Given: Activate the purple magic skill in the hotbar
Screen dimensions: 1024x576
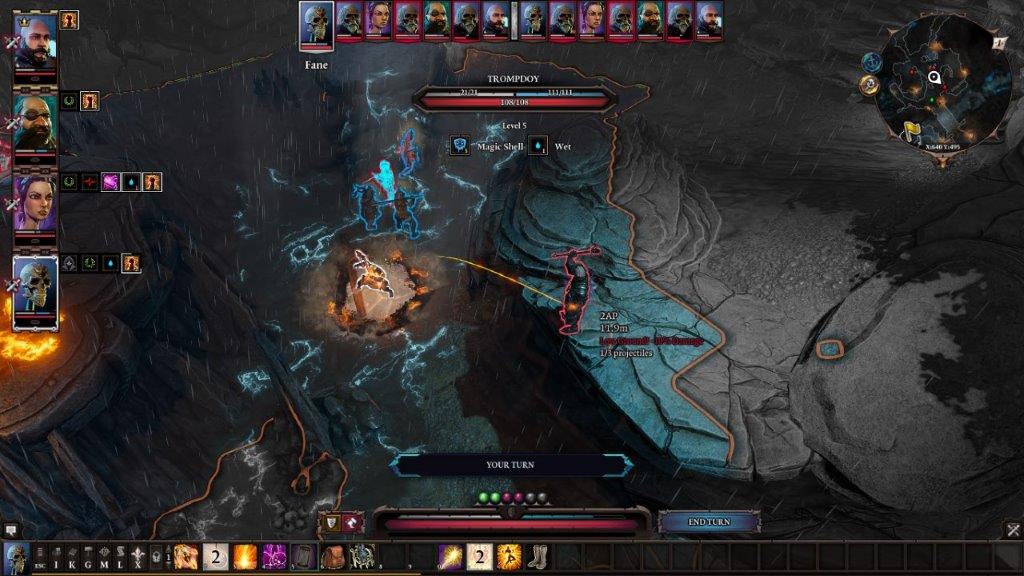Looking at the screenshot, I should [x=275, y=557].
